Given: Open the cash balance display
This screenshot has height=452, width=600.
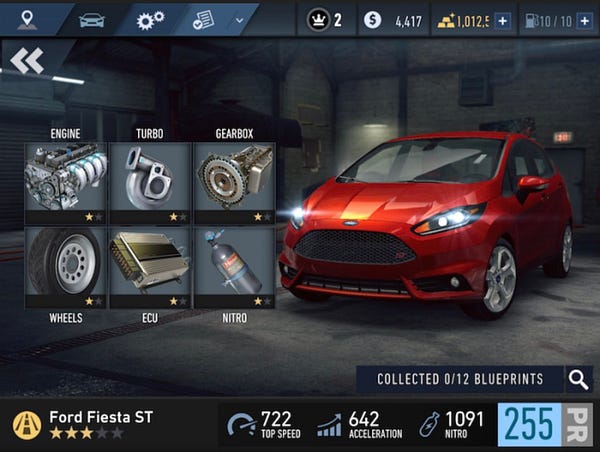Looking at the screenshot, I should (x=394, y=20).
